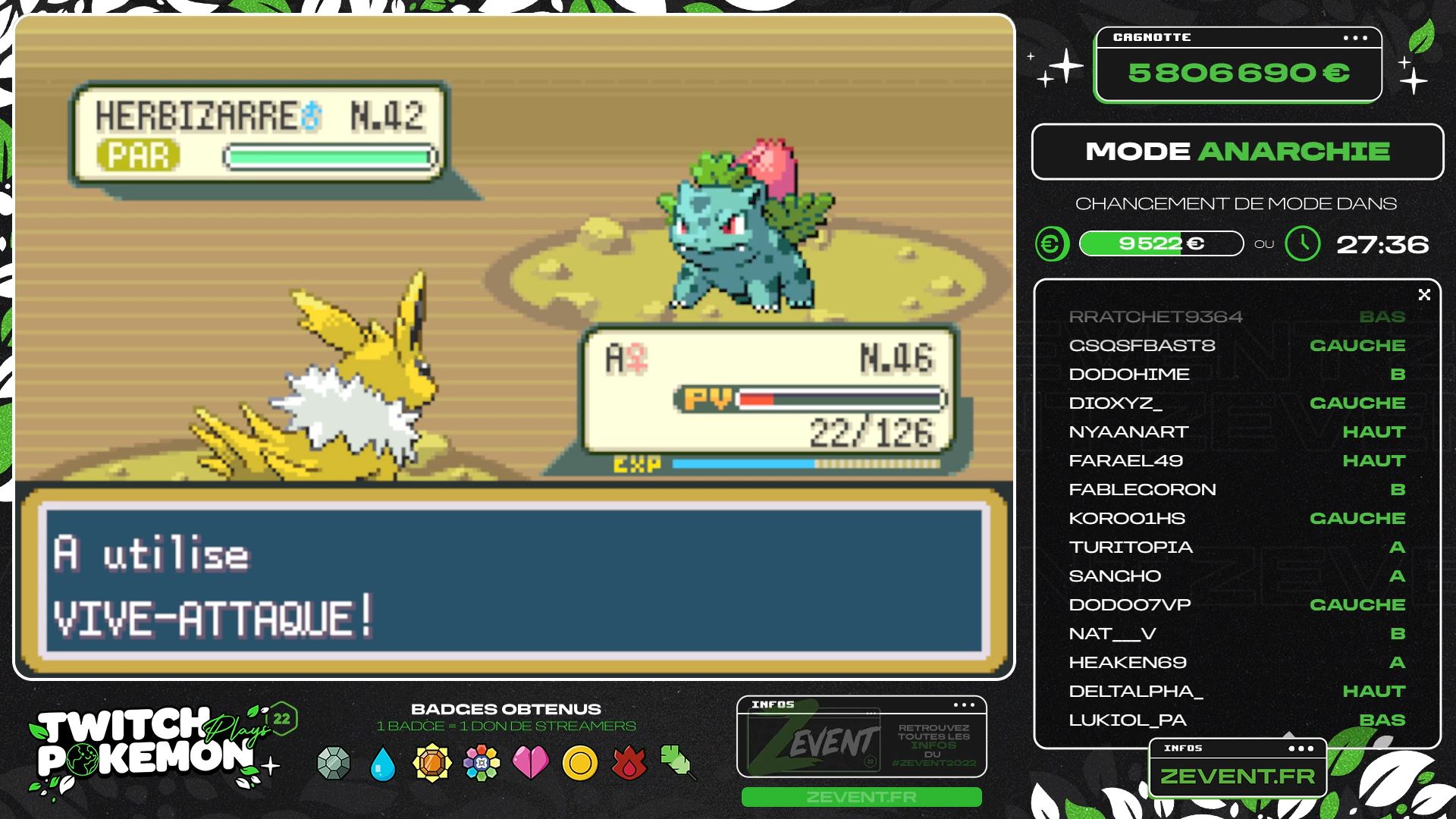Image resolution: width=1456 pixels, height=819 pixels.
Task: Click the MODE ANARCHIE banner
Action: point(1237,152)
